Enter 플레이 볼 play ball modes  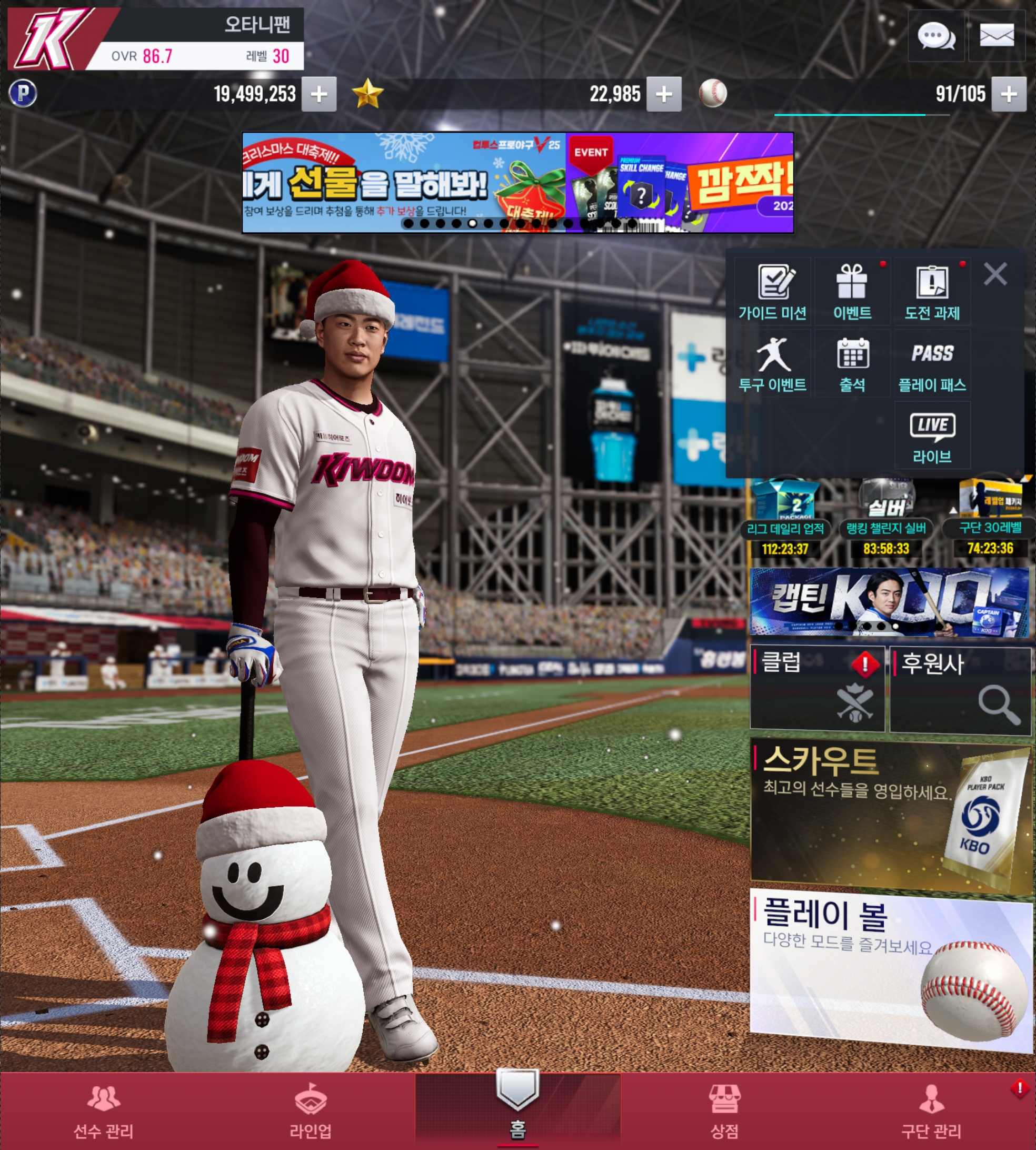[x=890, y=969]
